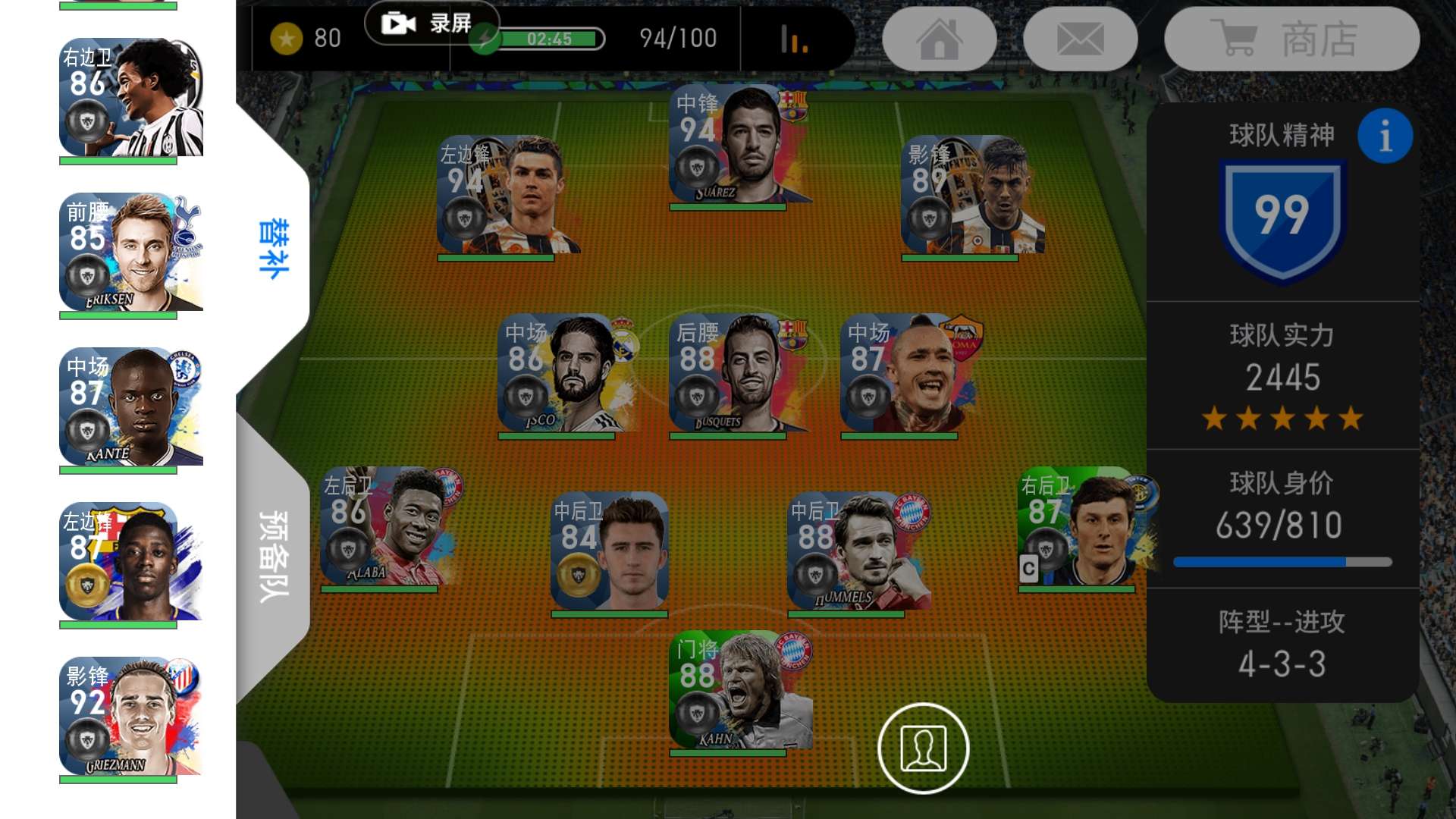Show team spirit info
1456x819 pixels.
(1385, 136)
